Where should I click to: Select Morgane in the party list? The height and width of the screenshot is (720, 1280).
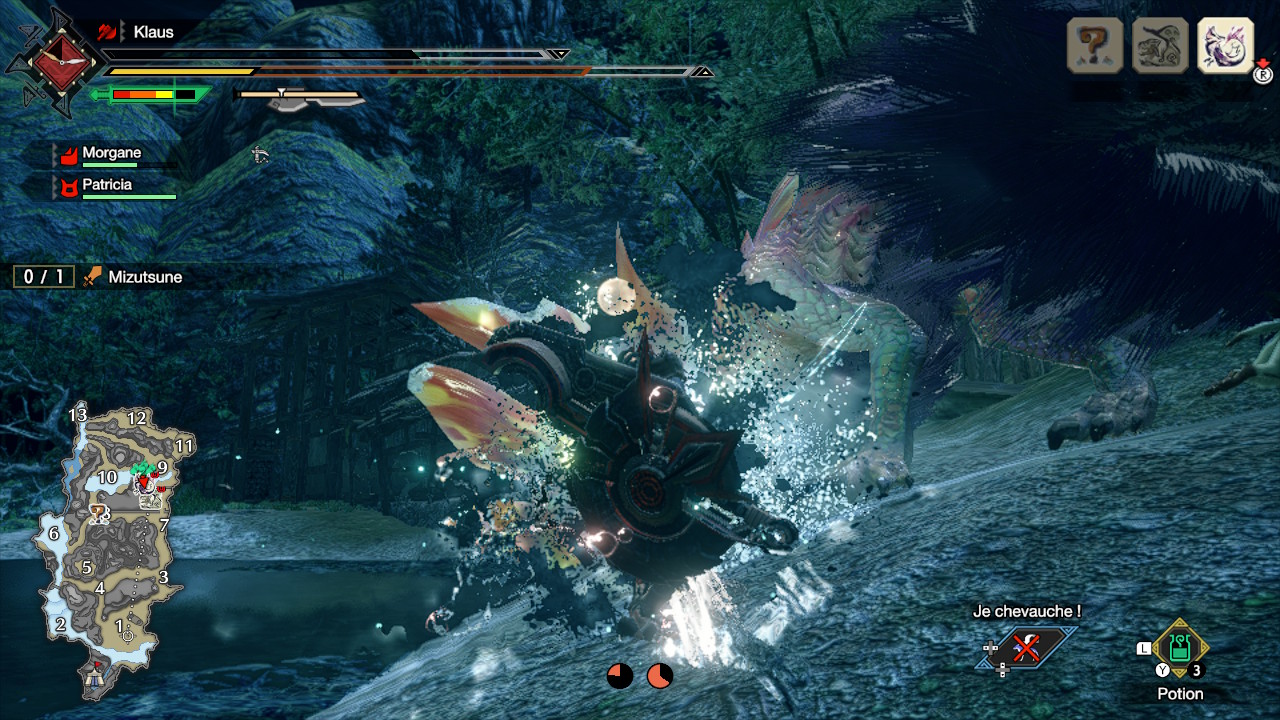tap(111, 154)
